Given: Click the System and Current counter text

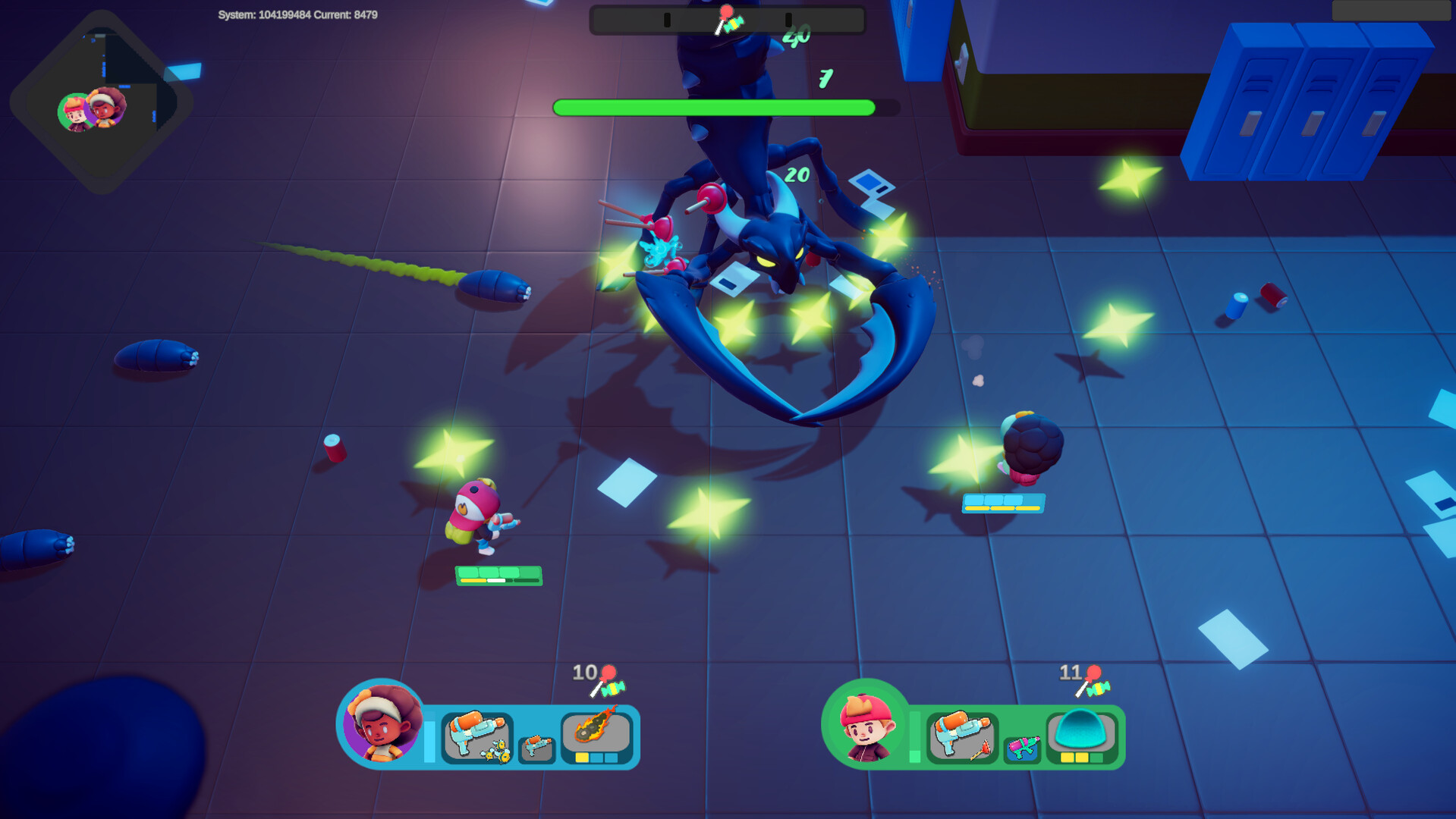Looking at the screenshot, I should point(297,14).
